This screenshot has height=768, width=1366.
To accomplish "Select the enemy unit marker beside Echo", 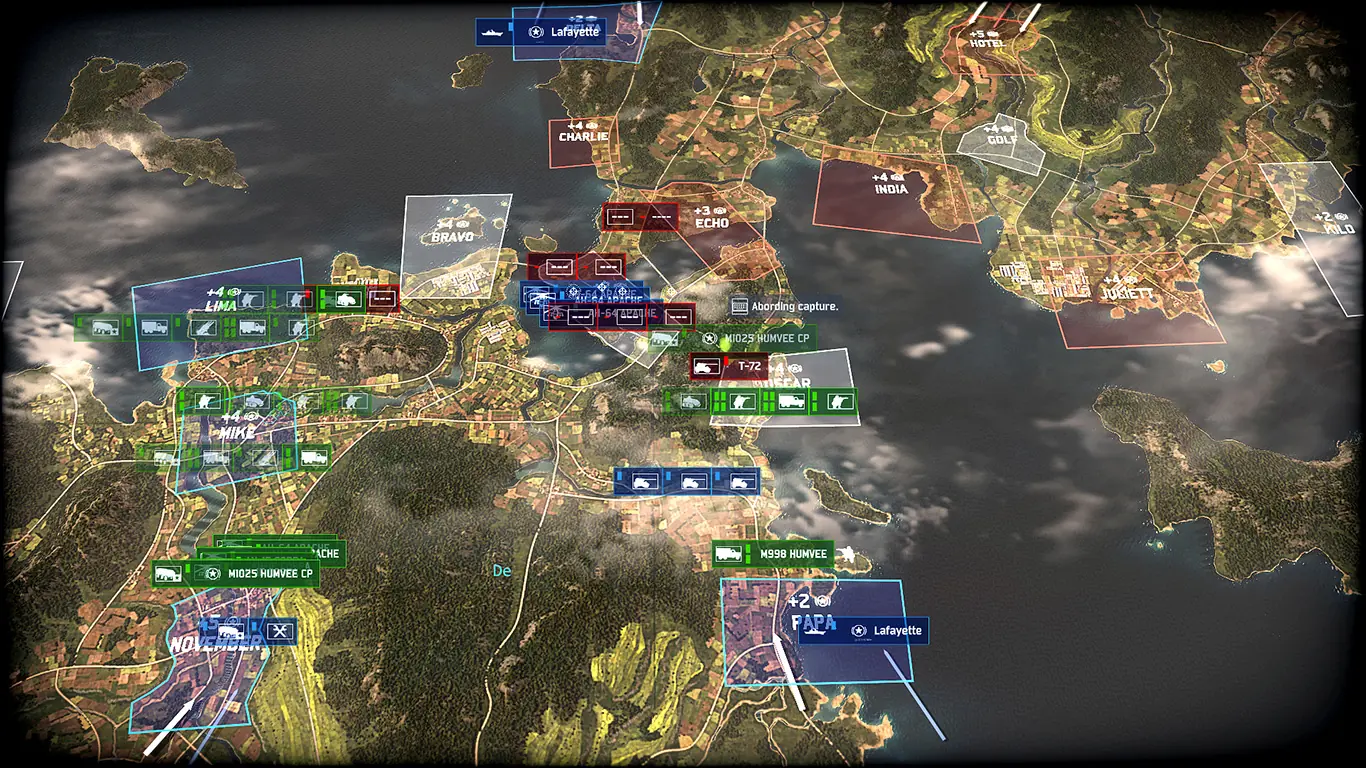I will [641, 216].
